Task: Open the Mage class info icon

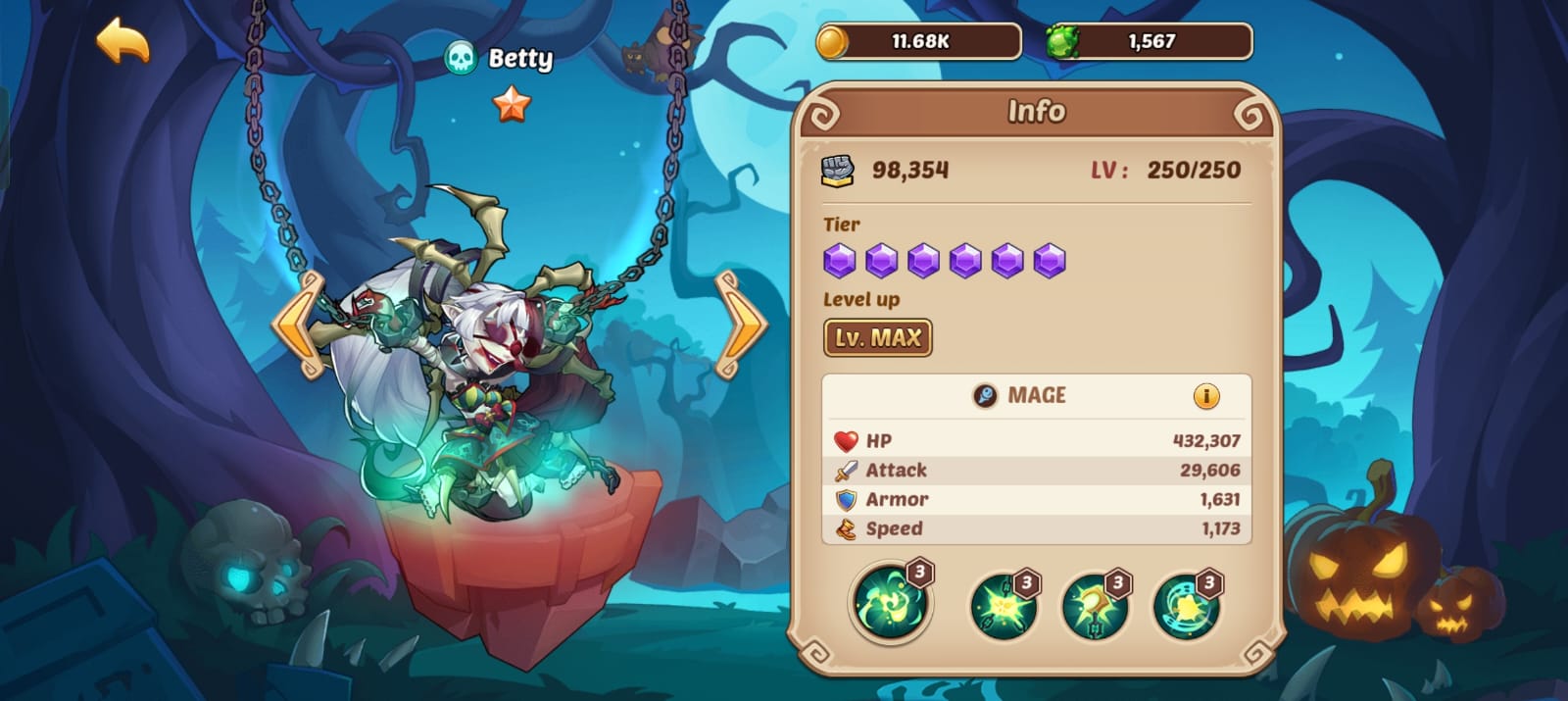Action: (1205, 396)
